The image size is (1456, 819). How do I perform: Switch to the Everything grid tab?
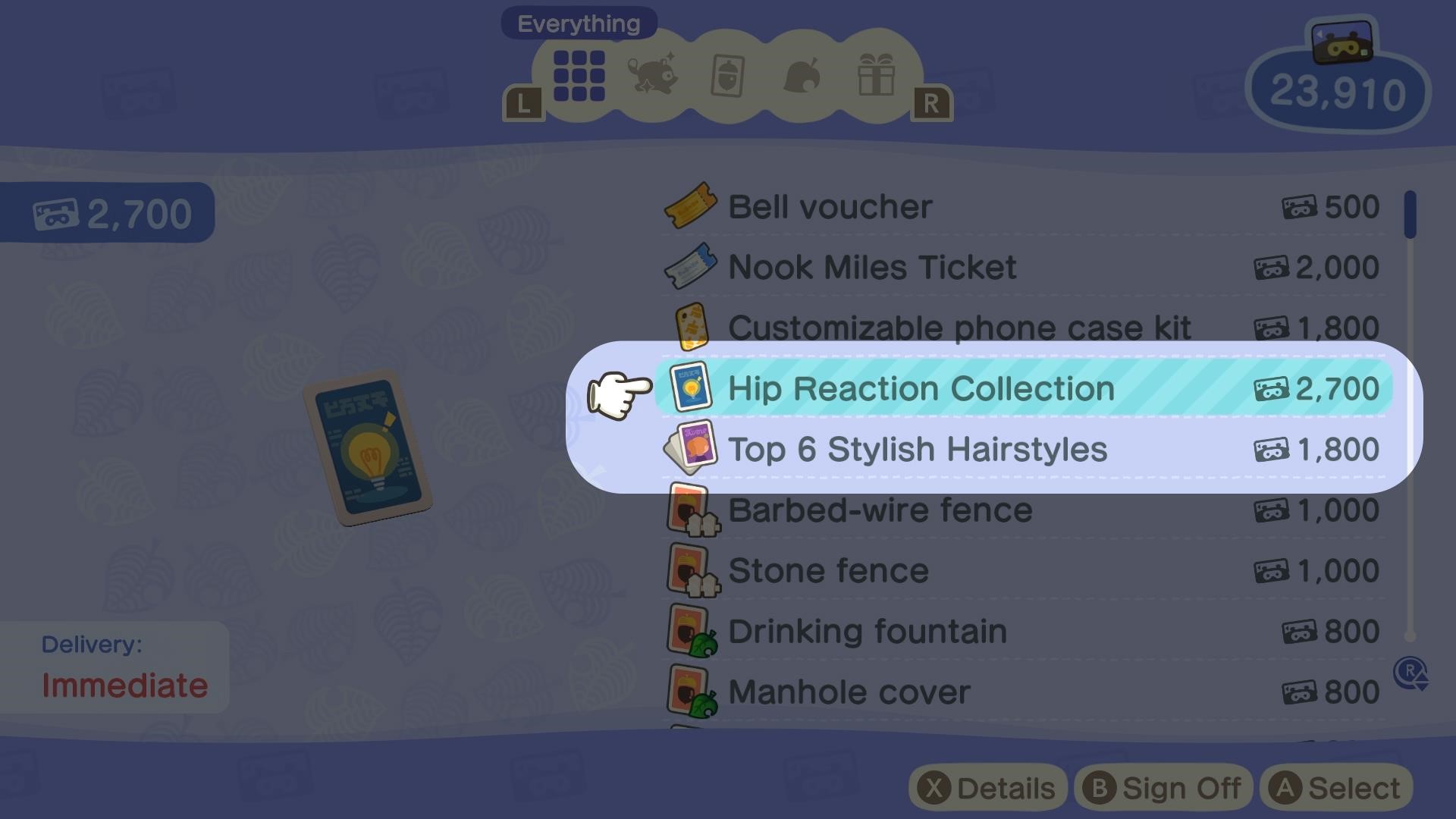click(579, 76)
